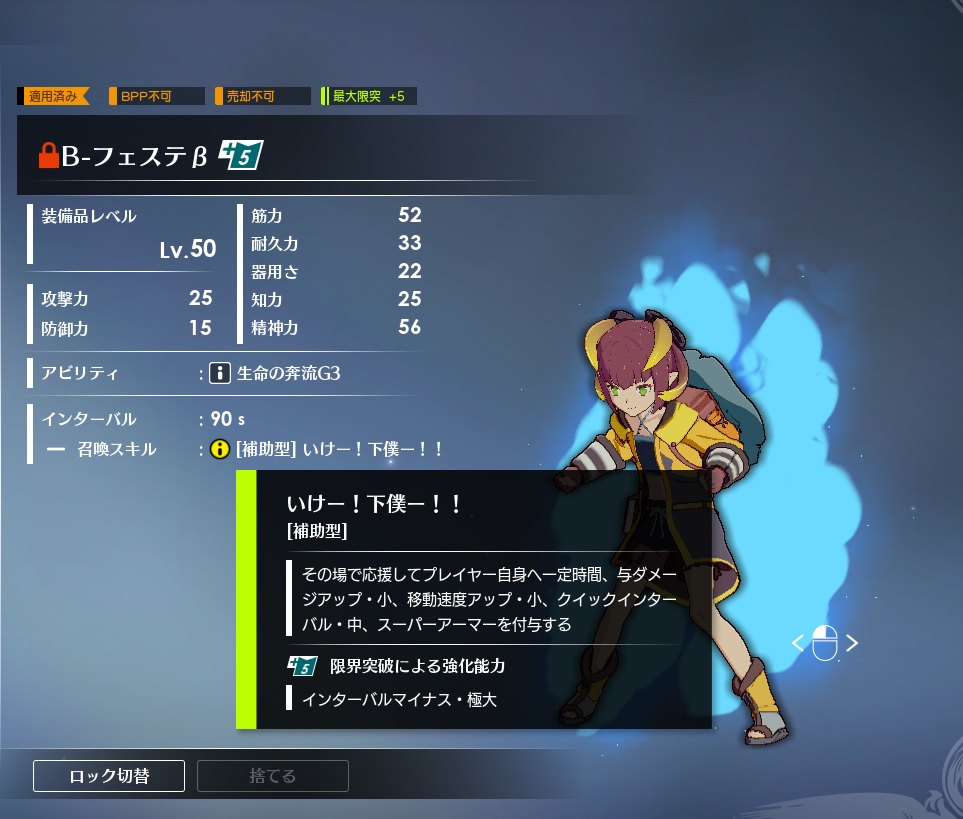Viewport: 963px width, 819px height.
Task: Collapse the 召喚スキル row with the minus marker
Action: pyautogui.click(x=56, y=450)
